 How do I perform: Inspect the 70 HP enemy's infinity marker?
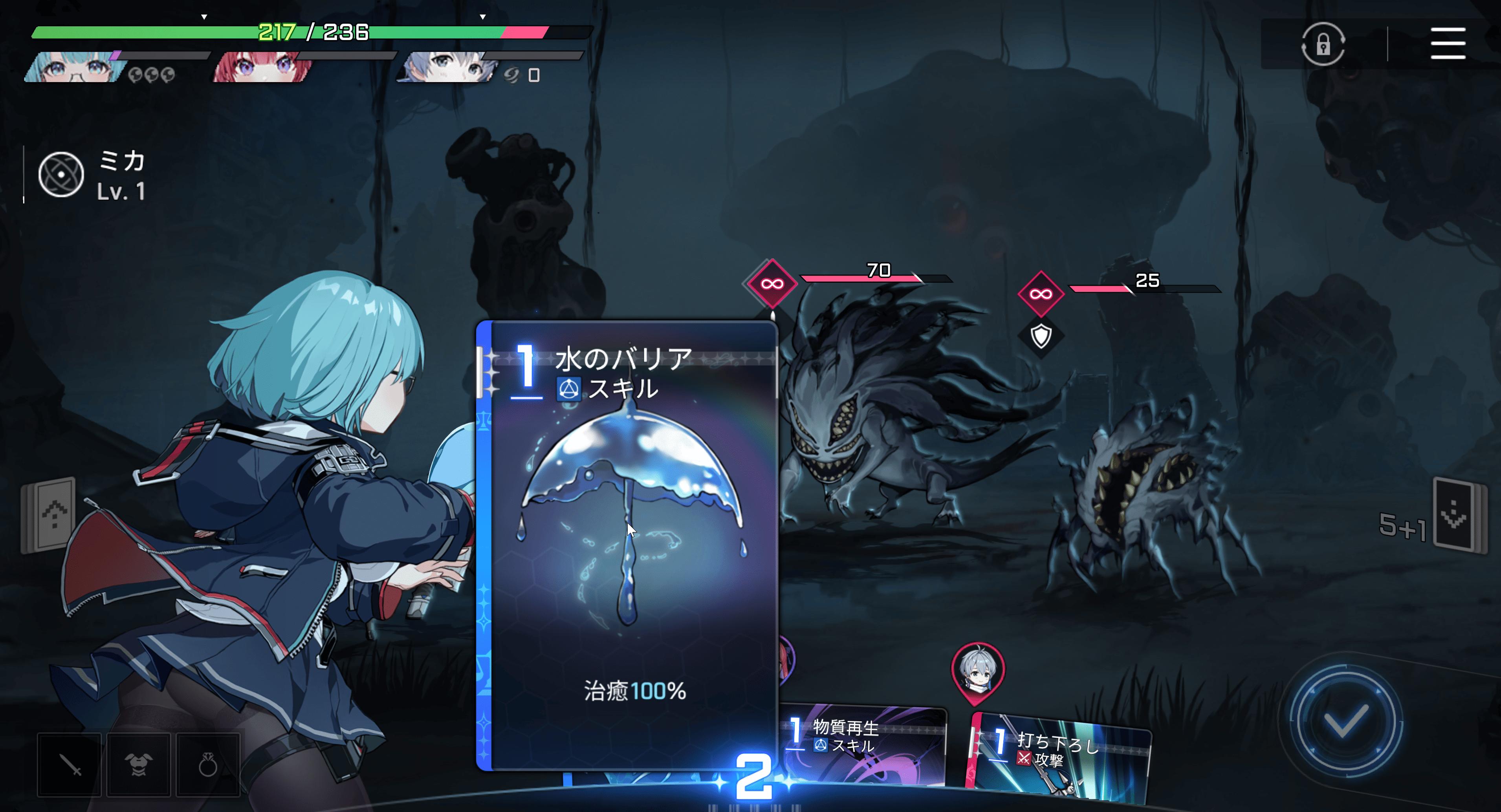tap(772, 283)
